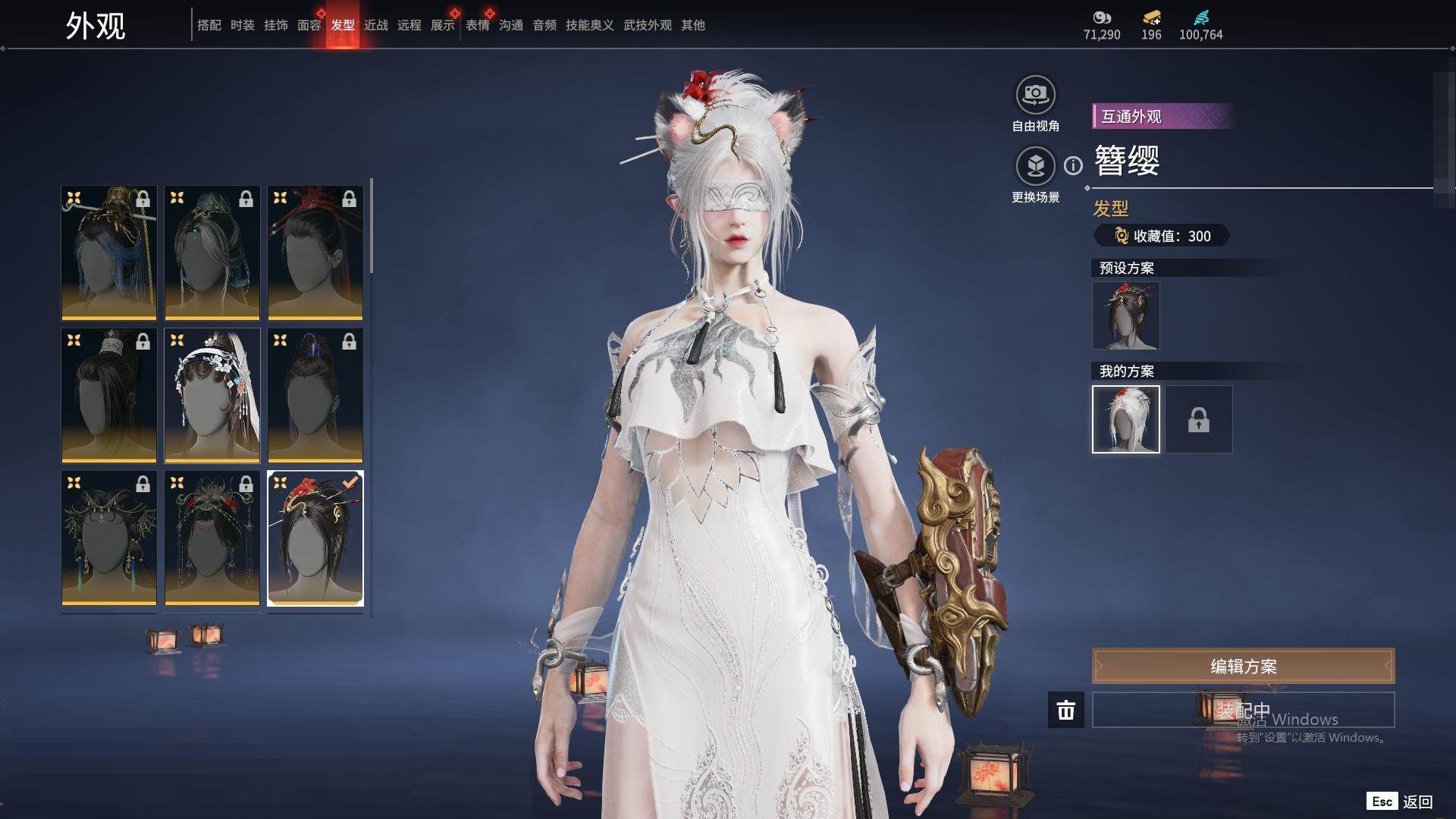Open the 时装 tab
This screenshot has height=819, width=1456.
[x=242, y=25]
